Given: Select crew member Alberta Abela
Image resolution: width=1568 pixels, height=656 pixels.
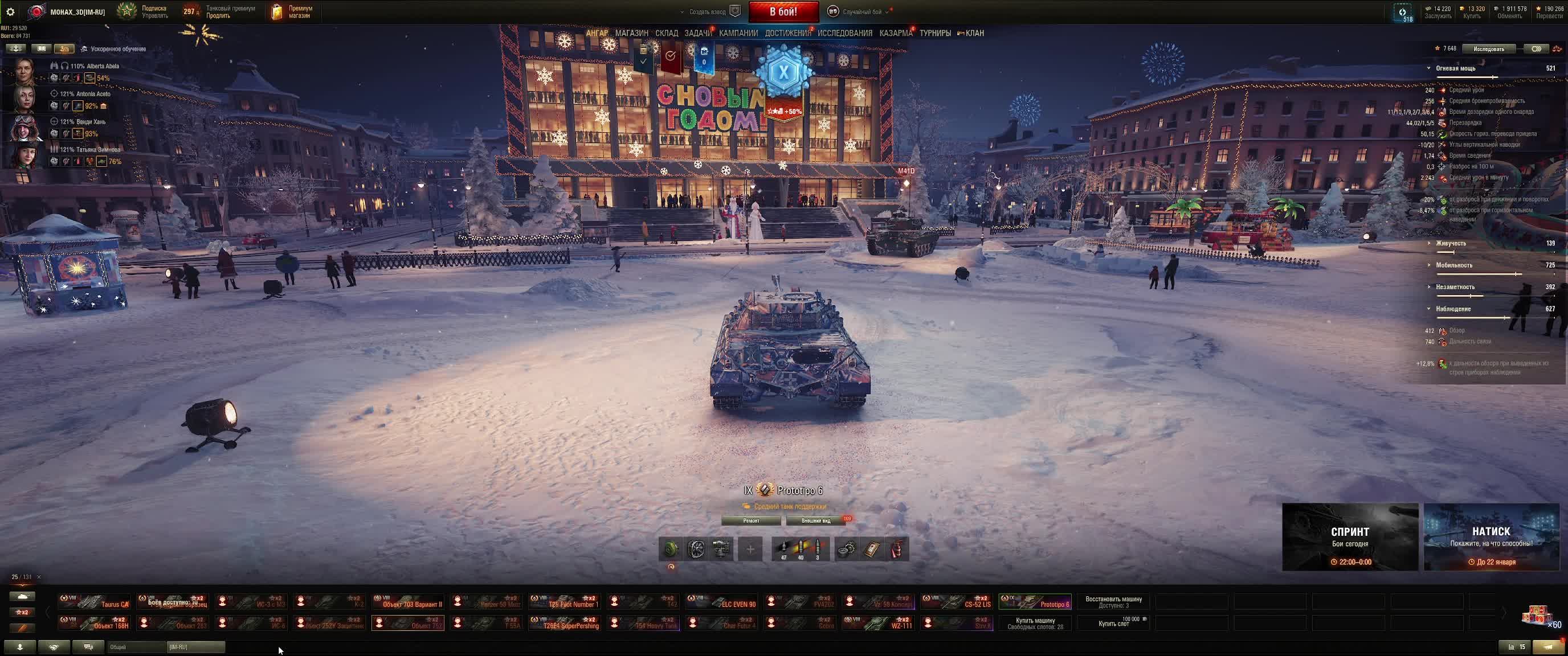Looking at the screenshot, I should pos(24,72).
